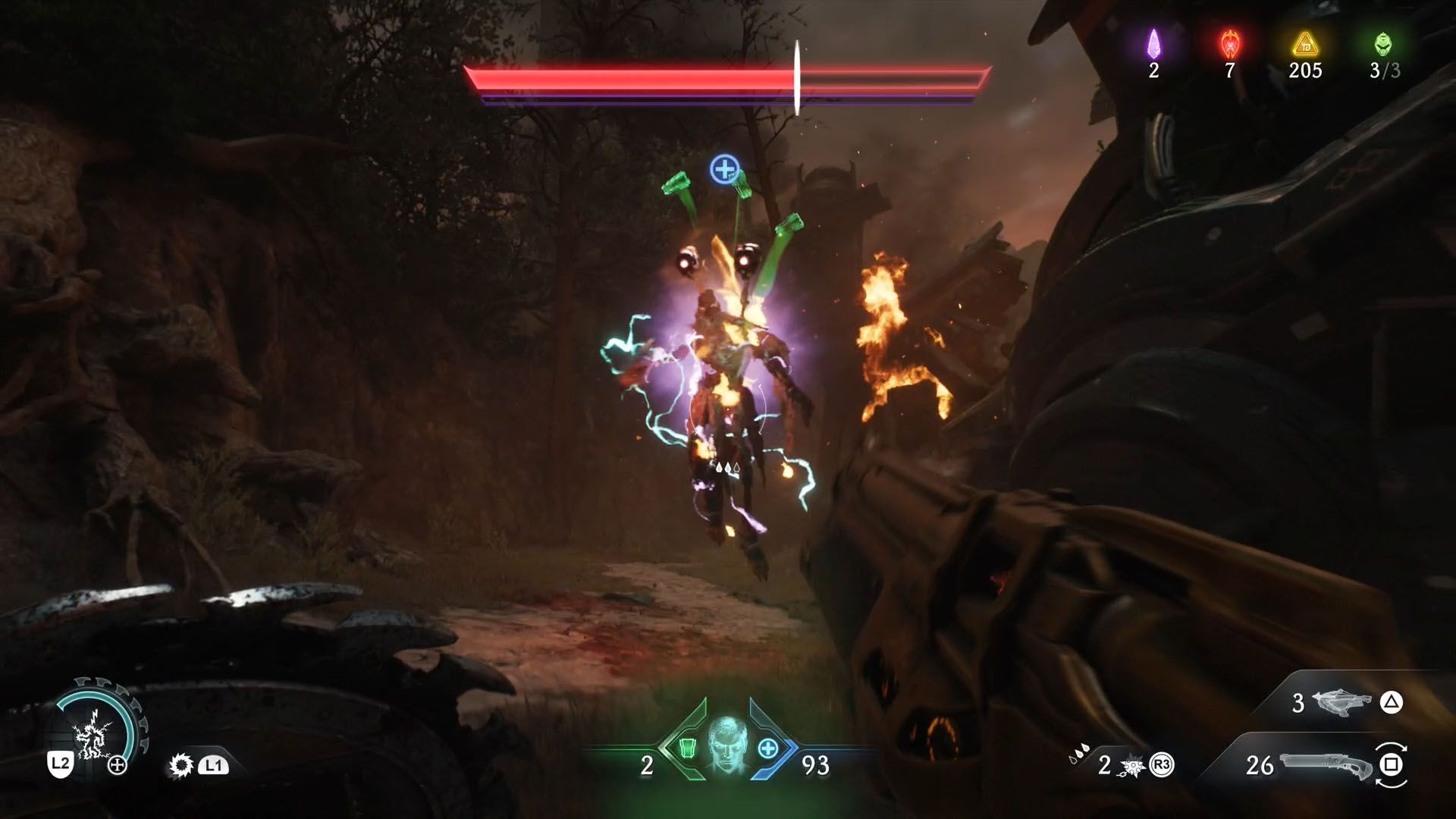Click the blue plus healing icon near portrait
Screen dimensions: 1456x819
(x=768, y=749)
